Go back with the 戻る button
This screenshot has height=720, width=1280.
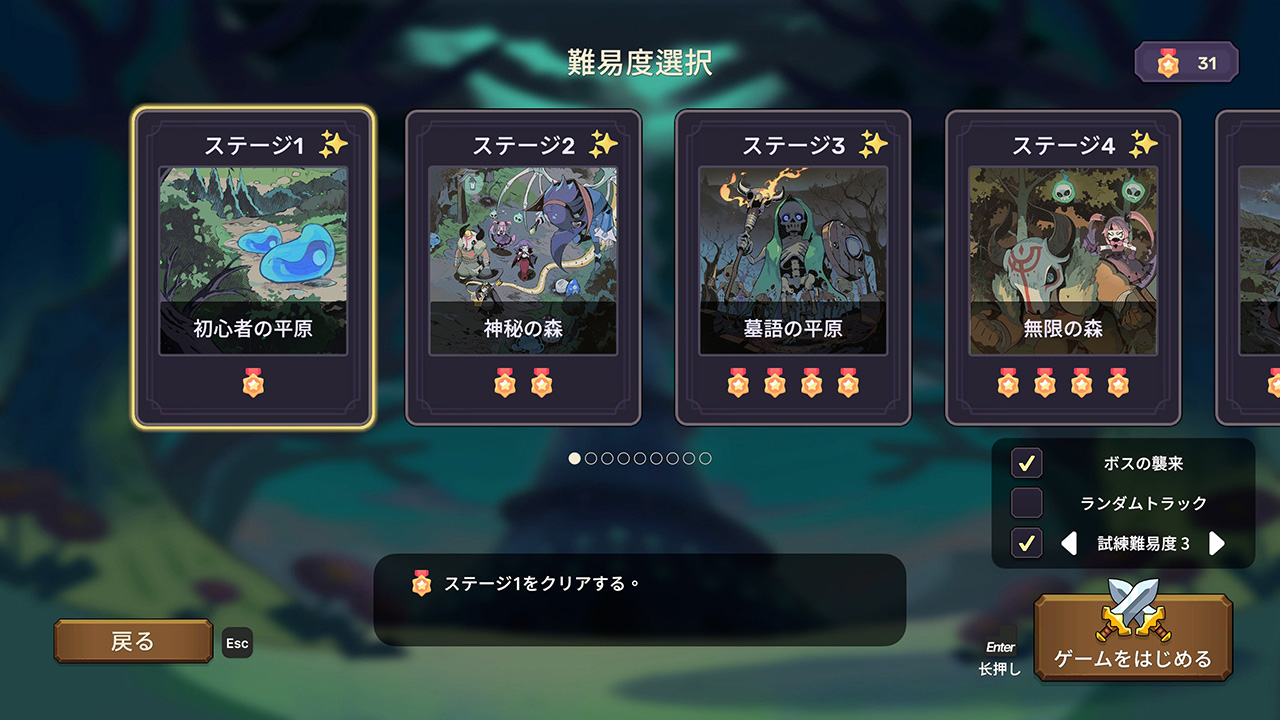(133, 641)
